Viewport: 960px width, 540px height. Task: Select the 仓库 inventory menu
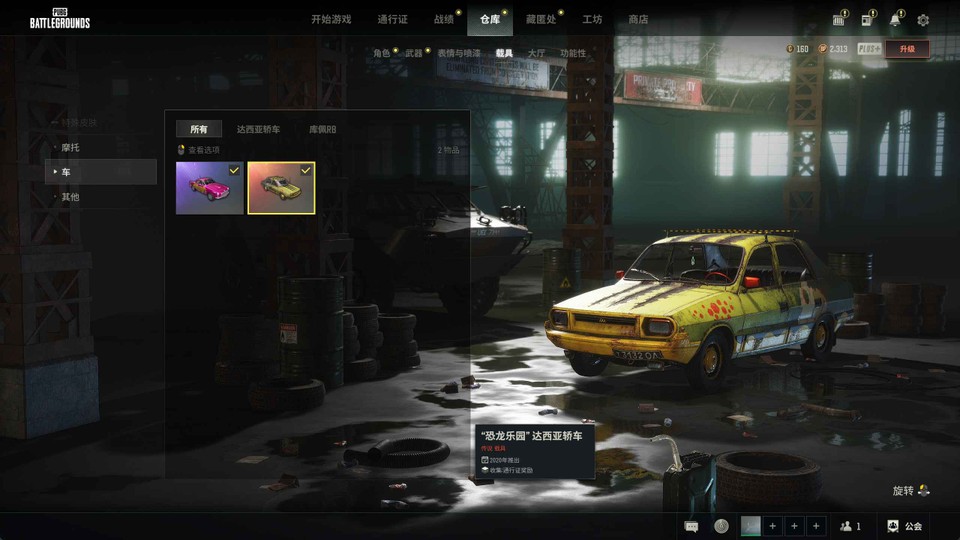pyautogui.click(x=490, y=19)
